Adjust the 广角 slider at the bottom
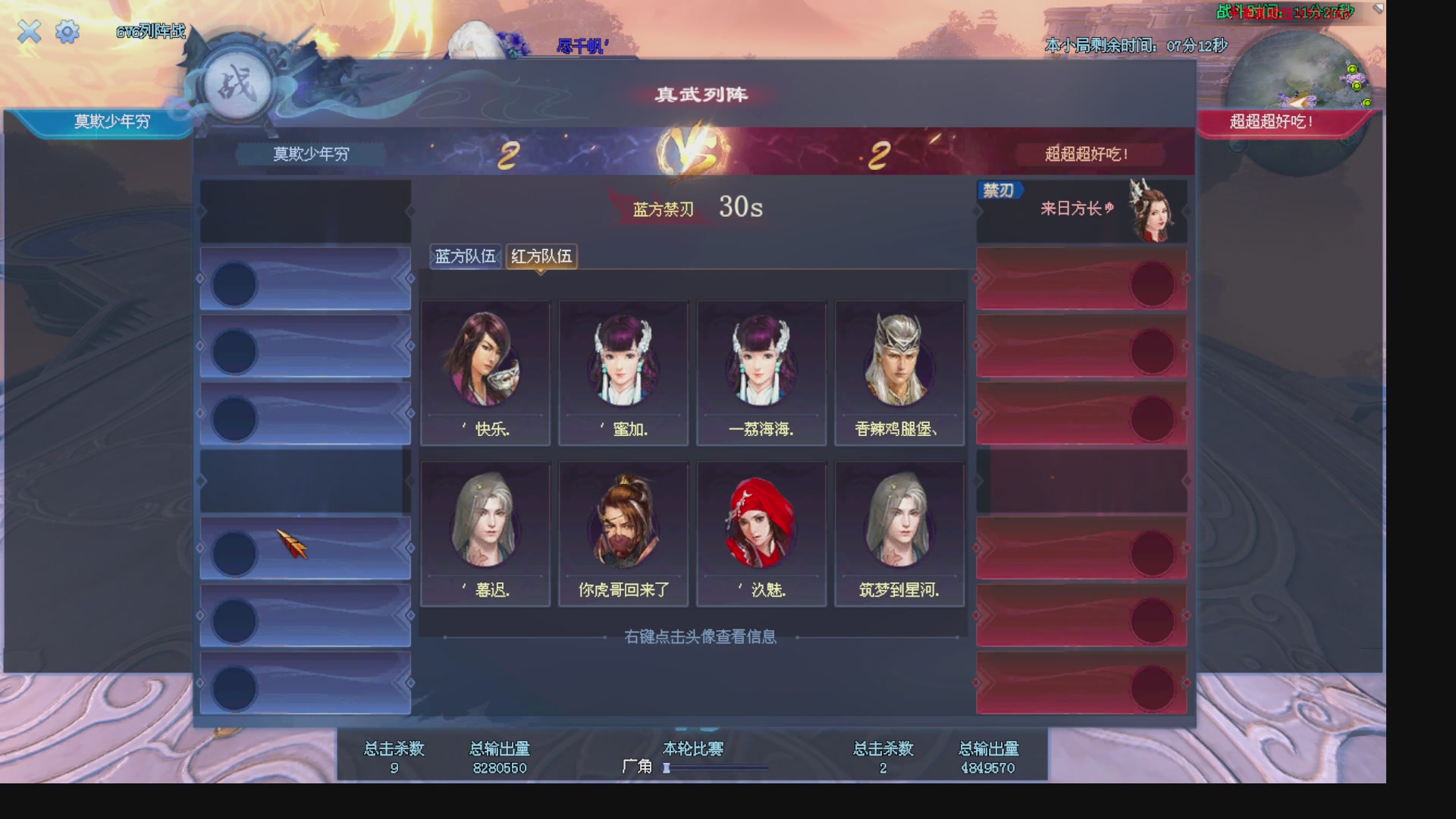 (667, 767)
